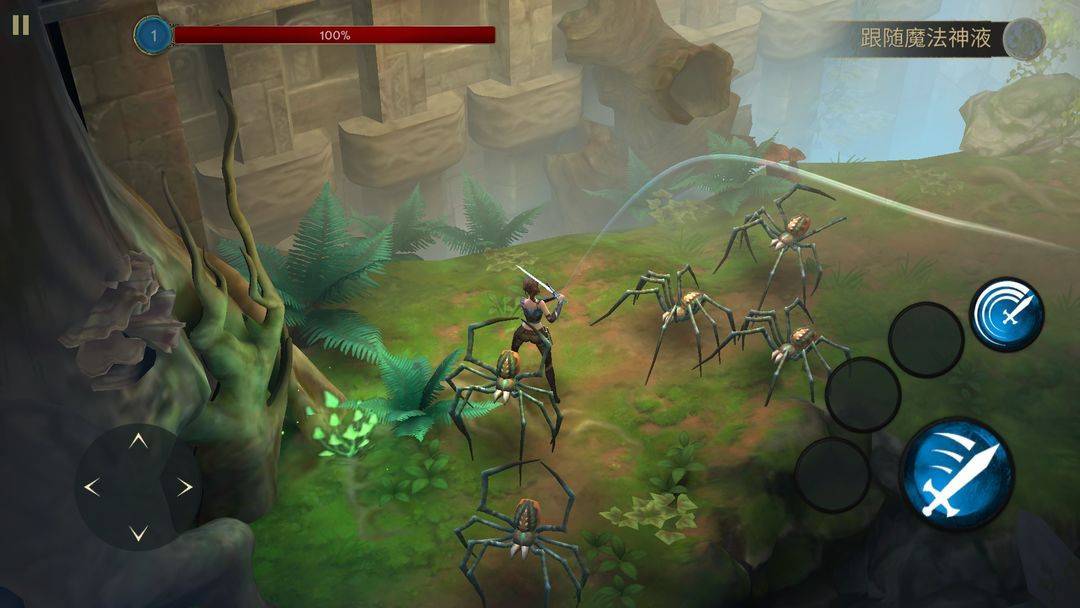Pause the game

[20, 25]
